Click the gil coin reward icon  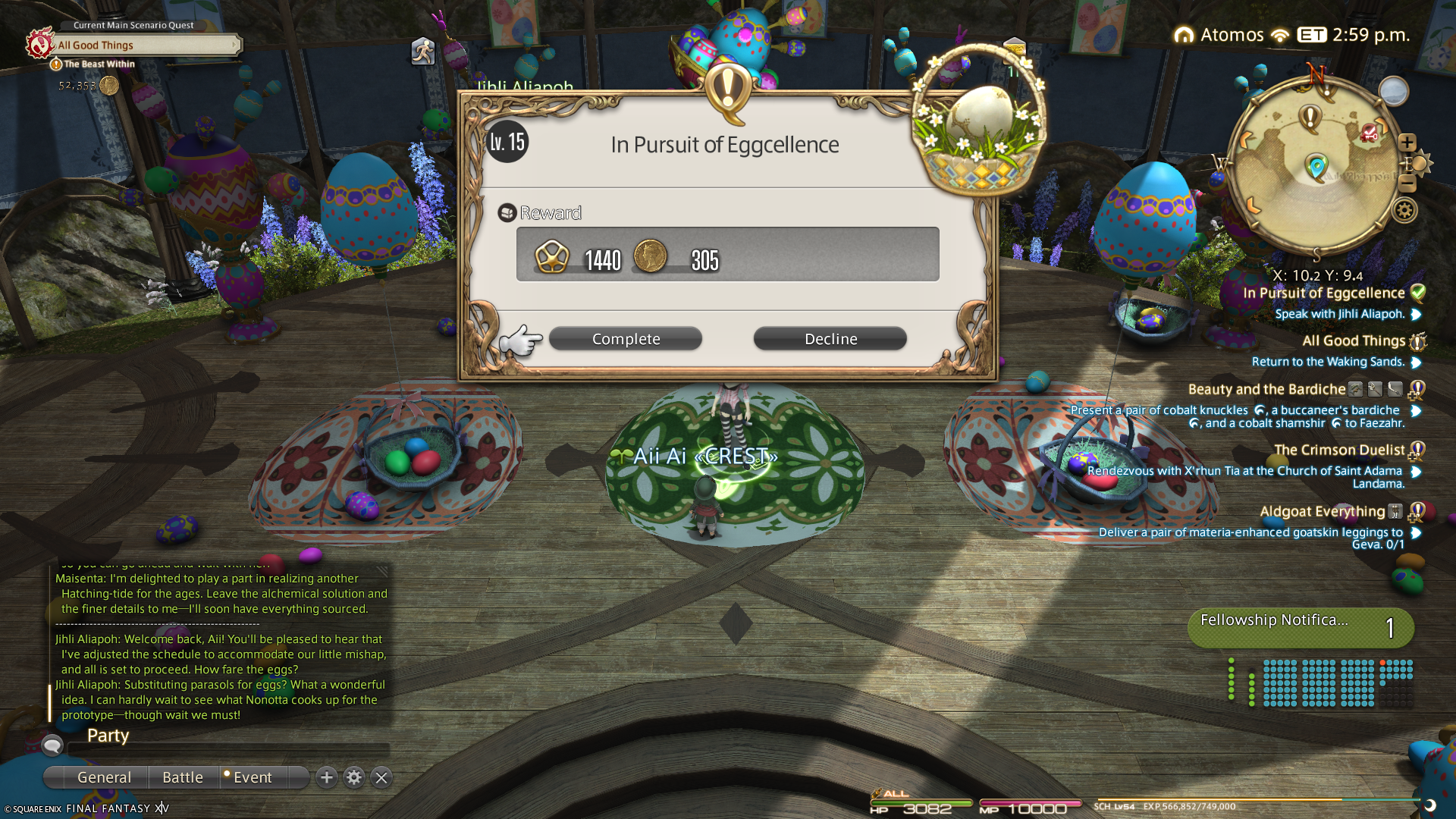point(650,256)
